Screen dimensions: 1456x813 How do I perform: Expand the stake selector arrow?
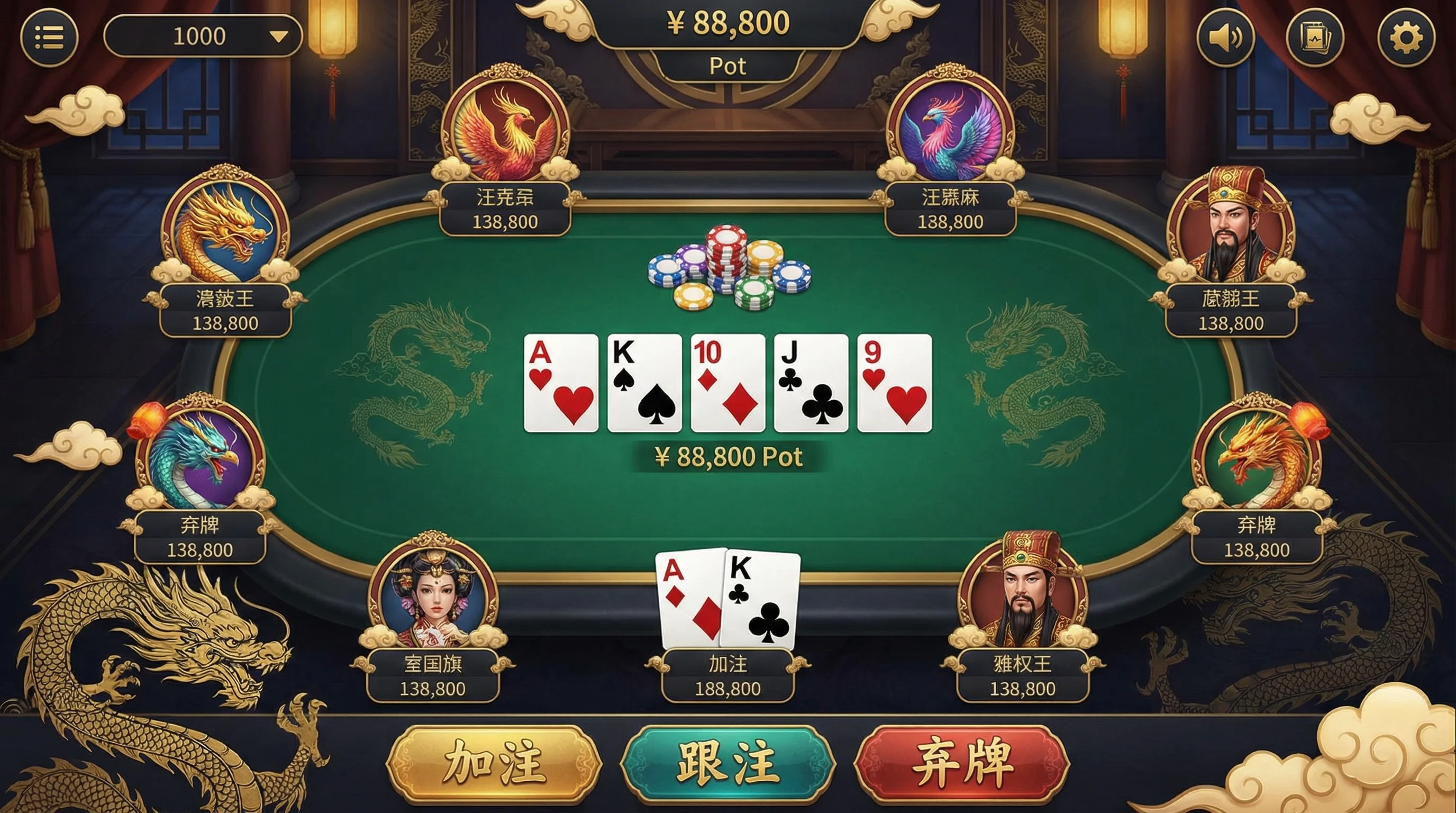pyautogui.click(x=278, y=35)
